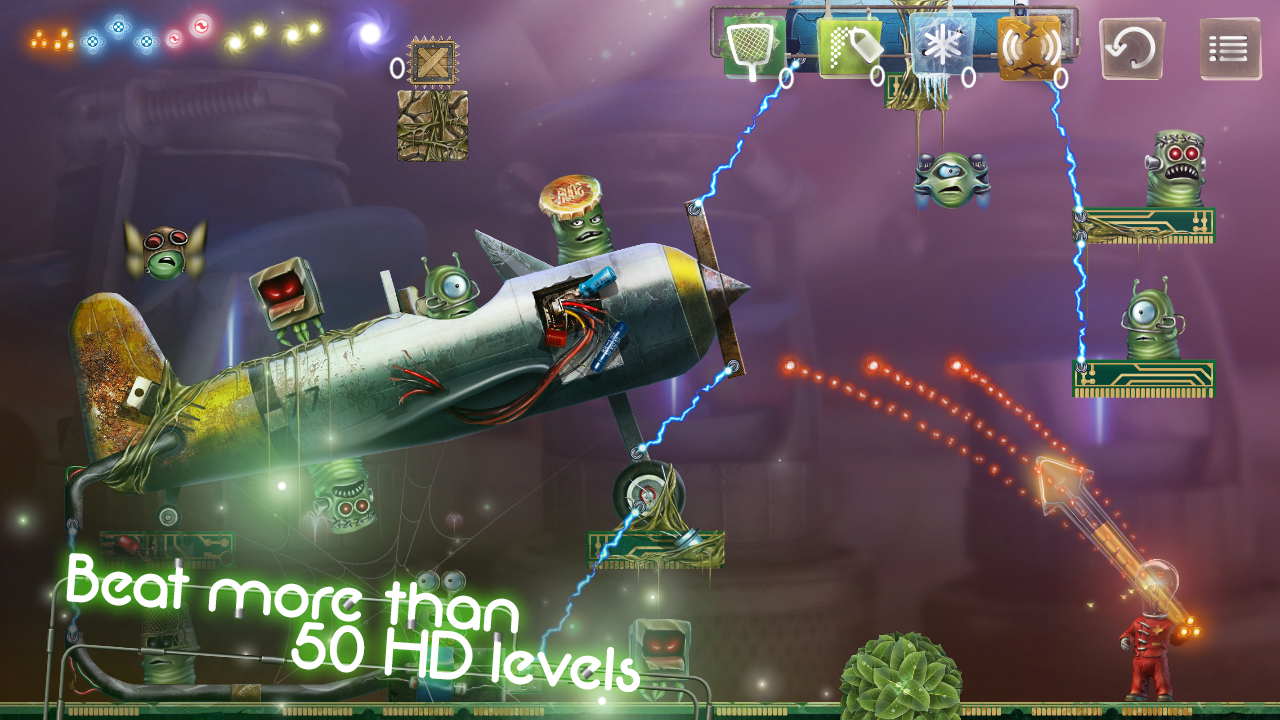
Task: Use the trajectory aiming power-up
Action: point(849,47)
